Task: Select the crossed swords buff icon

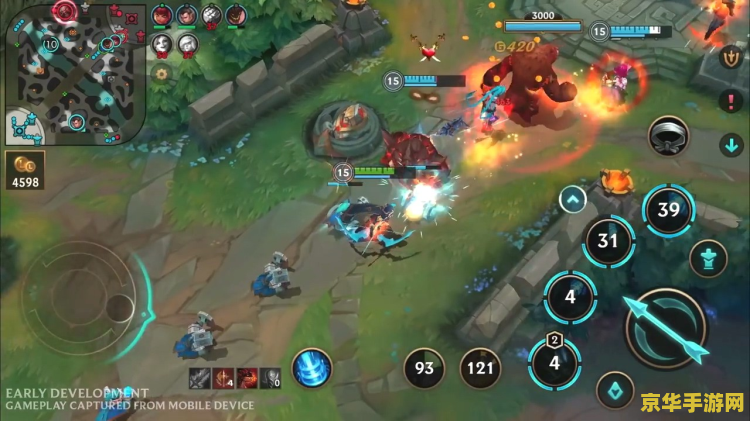Action: click(199, 377)
